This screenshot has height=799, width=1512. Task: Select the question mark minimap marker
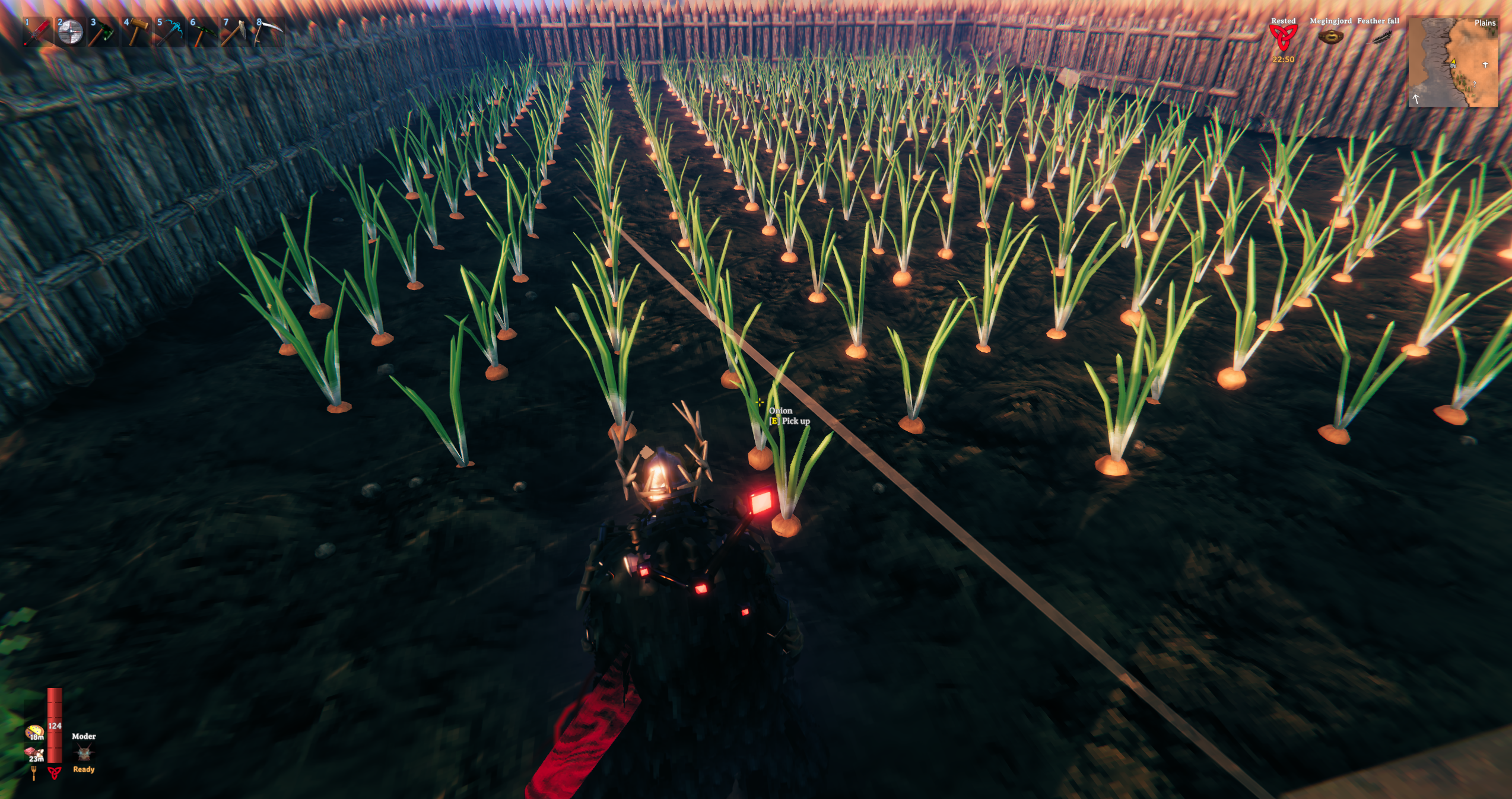point(1474,84)
